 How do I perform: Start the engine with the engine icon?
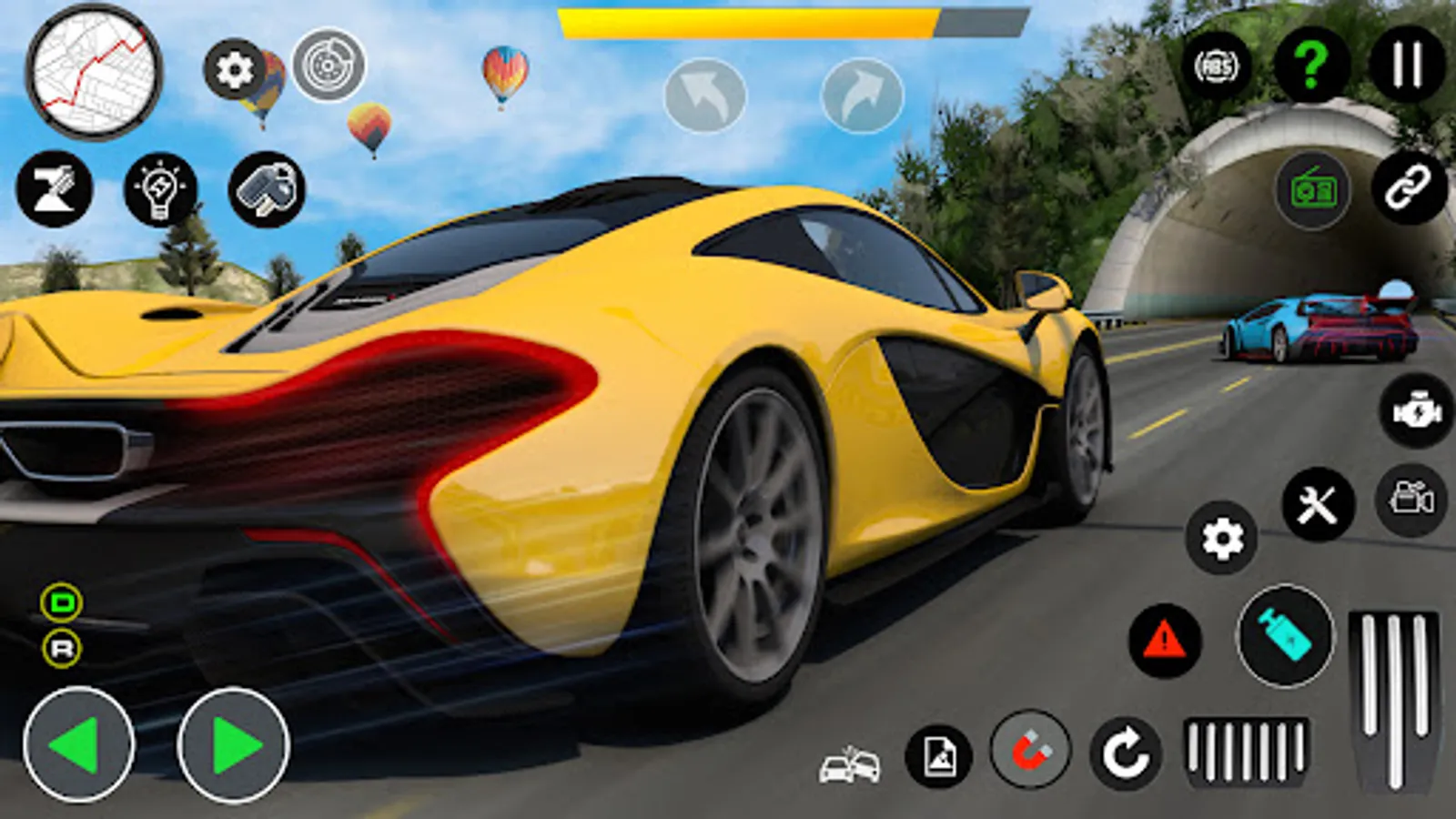(1417, 411)
